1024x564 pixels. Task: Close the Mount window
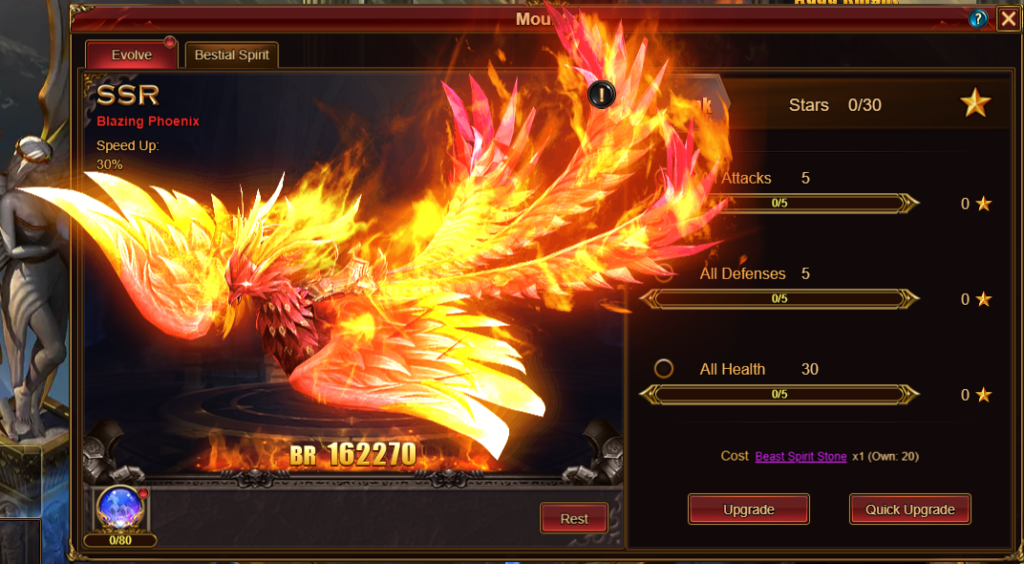[1008, 19]
